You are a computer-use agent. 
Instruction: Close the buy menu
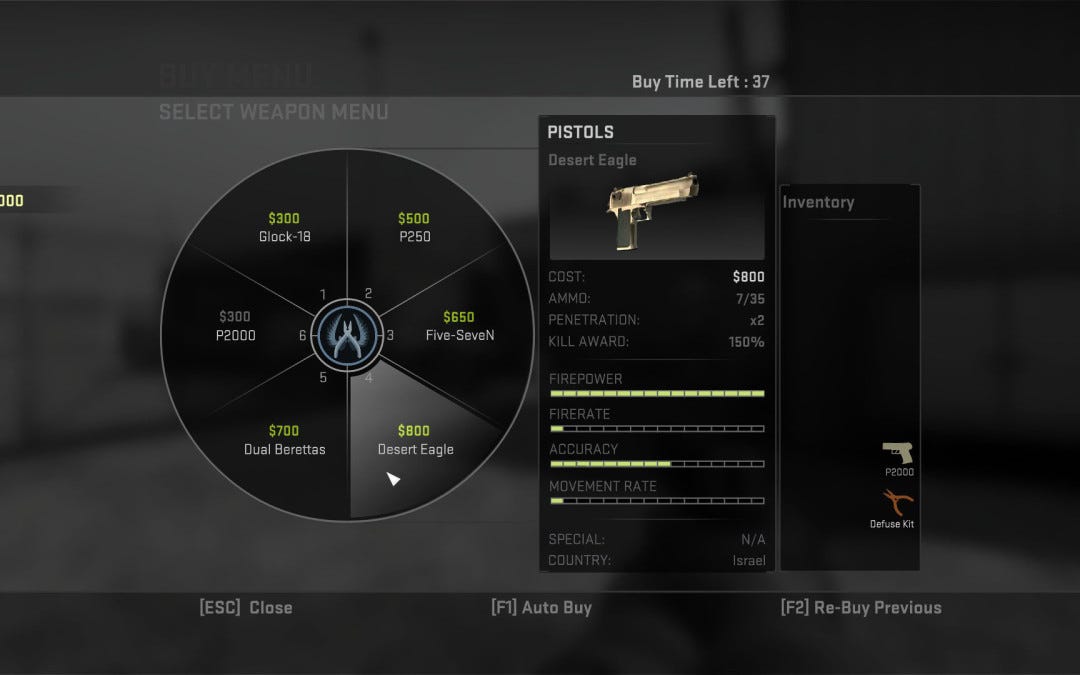pos(246,607)
